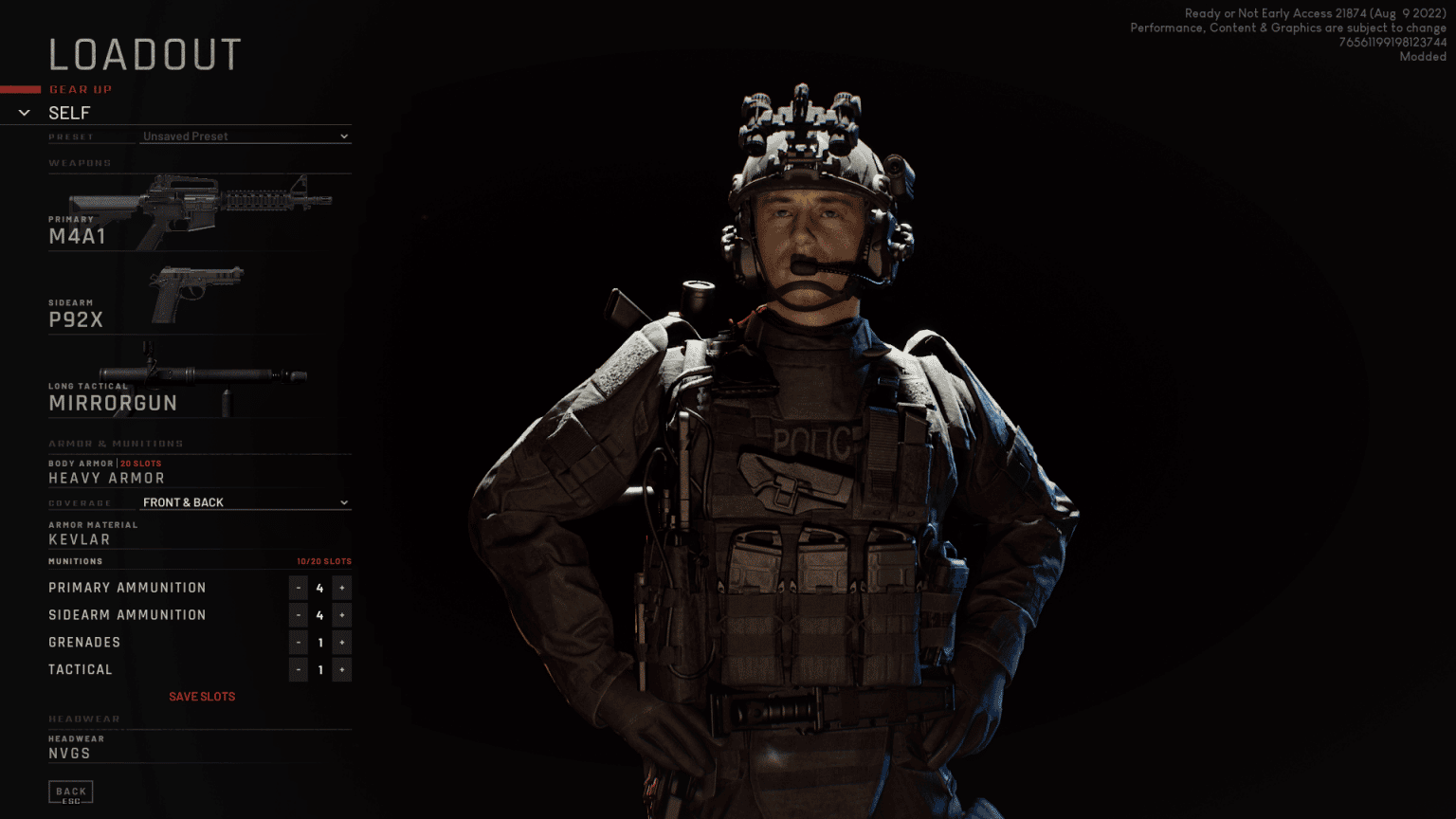Open the FRONT & BACK coverage dropdown

coord(245,502)
